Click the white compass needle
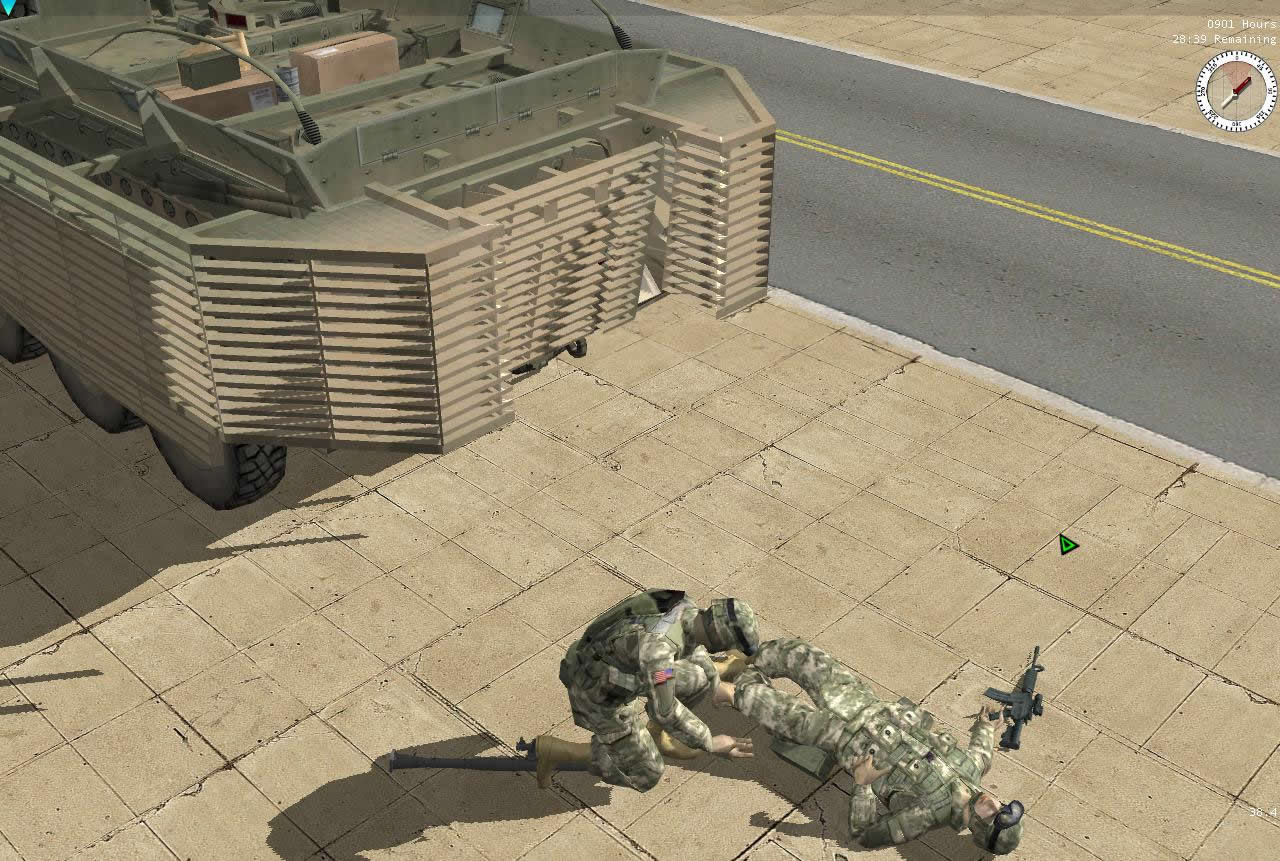Image resolution: width=1280 pixels, height=861 pixels. pyautogui.click(x=1227, y=103)
